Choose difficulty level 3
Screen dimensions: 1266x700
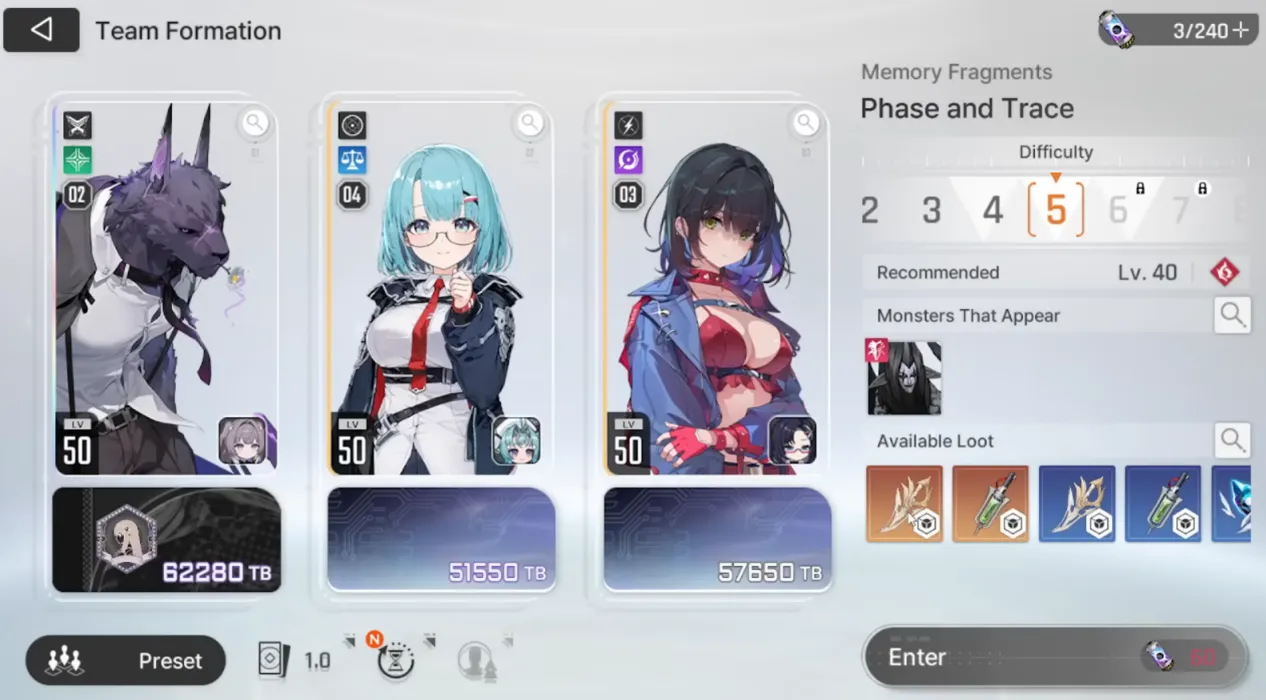[x=931, y=210]
